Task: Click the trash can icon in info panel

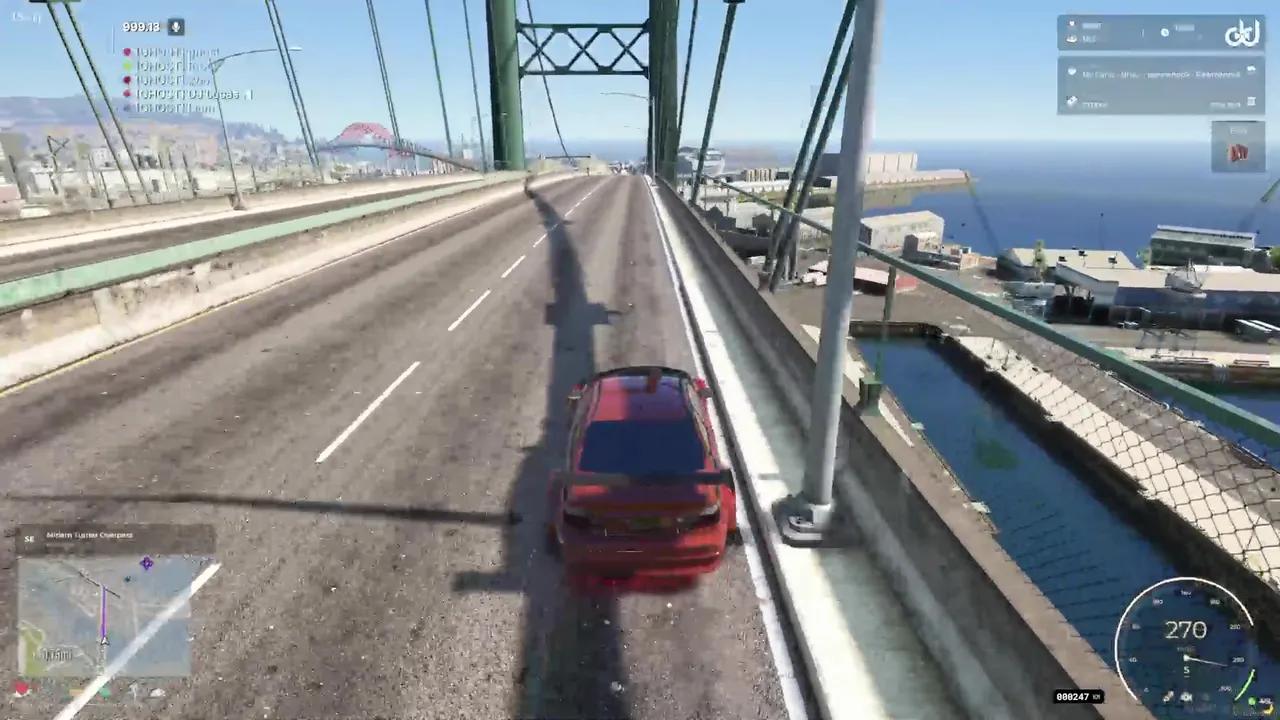Action: tap(1250, 102)
